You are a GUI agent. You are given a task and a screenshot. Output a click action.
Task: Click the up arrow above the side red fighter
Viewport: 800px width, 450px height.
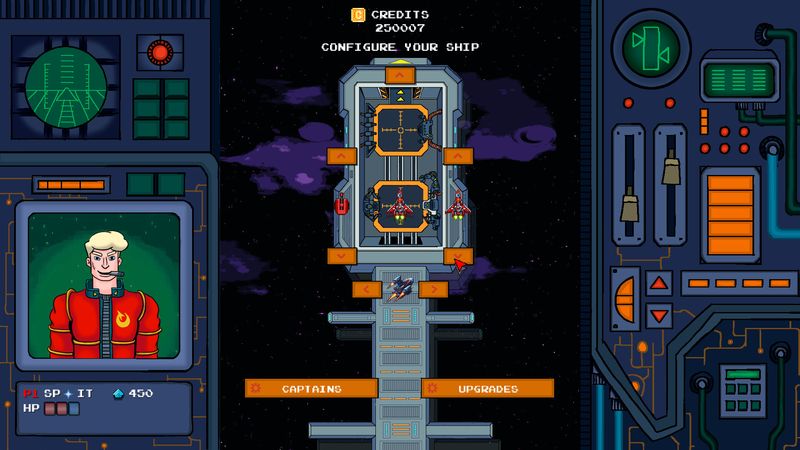coord(458,156)
